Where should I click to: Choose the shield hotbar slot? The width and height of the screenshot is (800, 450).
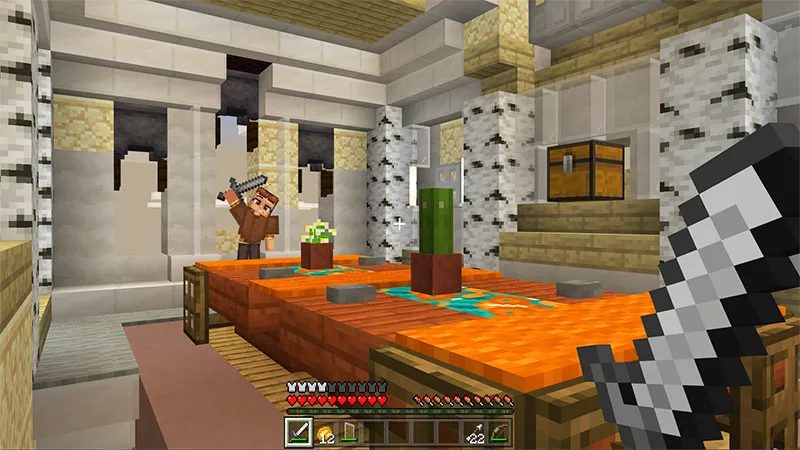point(350,432)
